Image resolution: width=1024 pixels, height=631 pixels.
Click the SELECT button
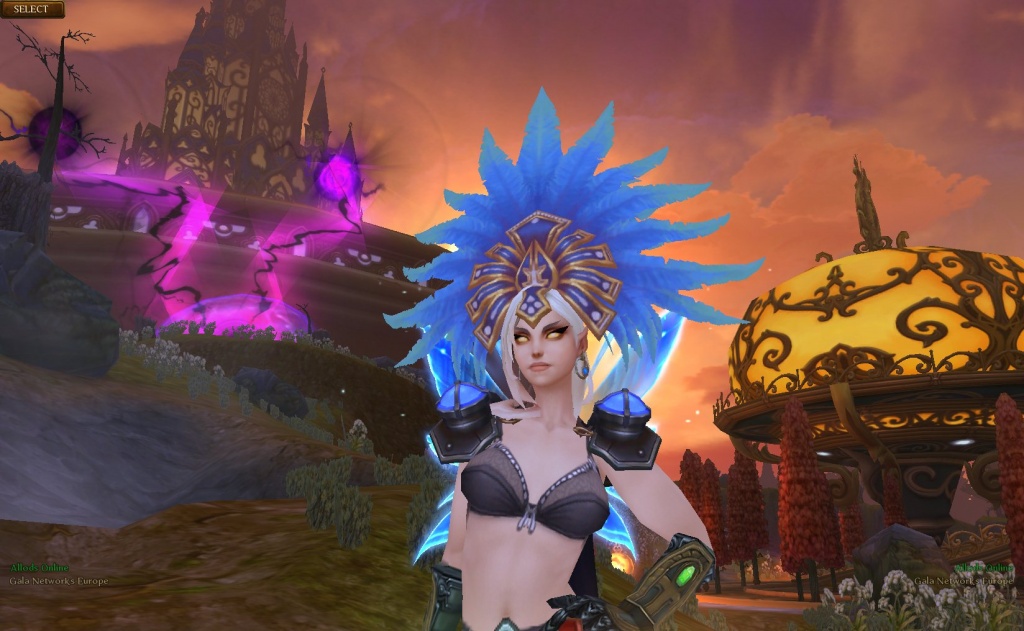click(x=31, y=9)
